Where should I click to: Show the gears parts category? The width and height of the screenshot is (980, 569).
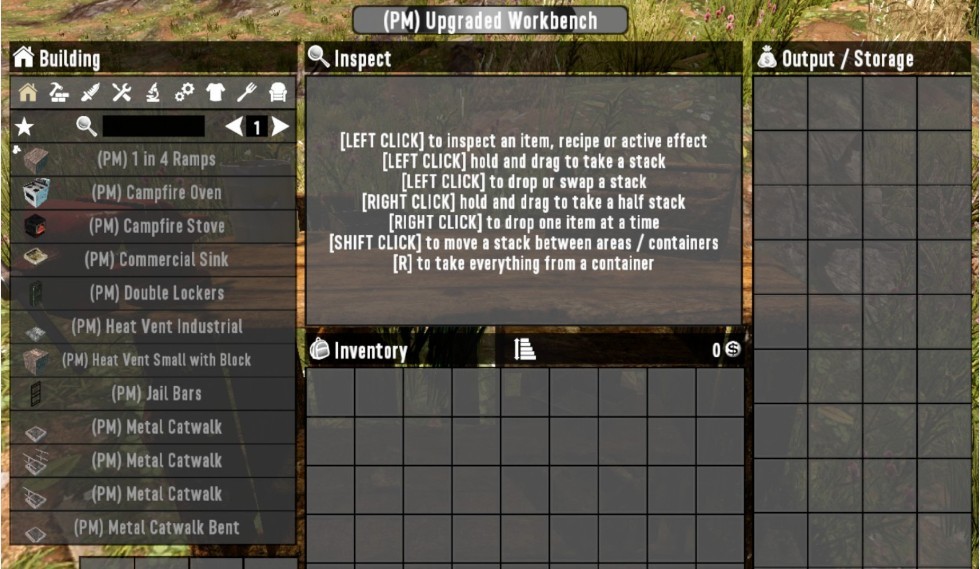184,93
